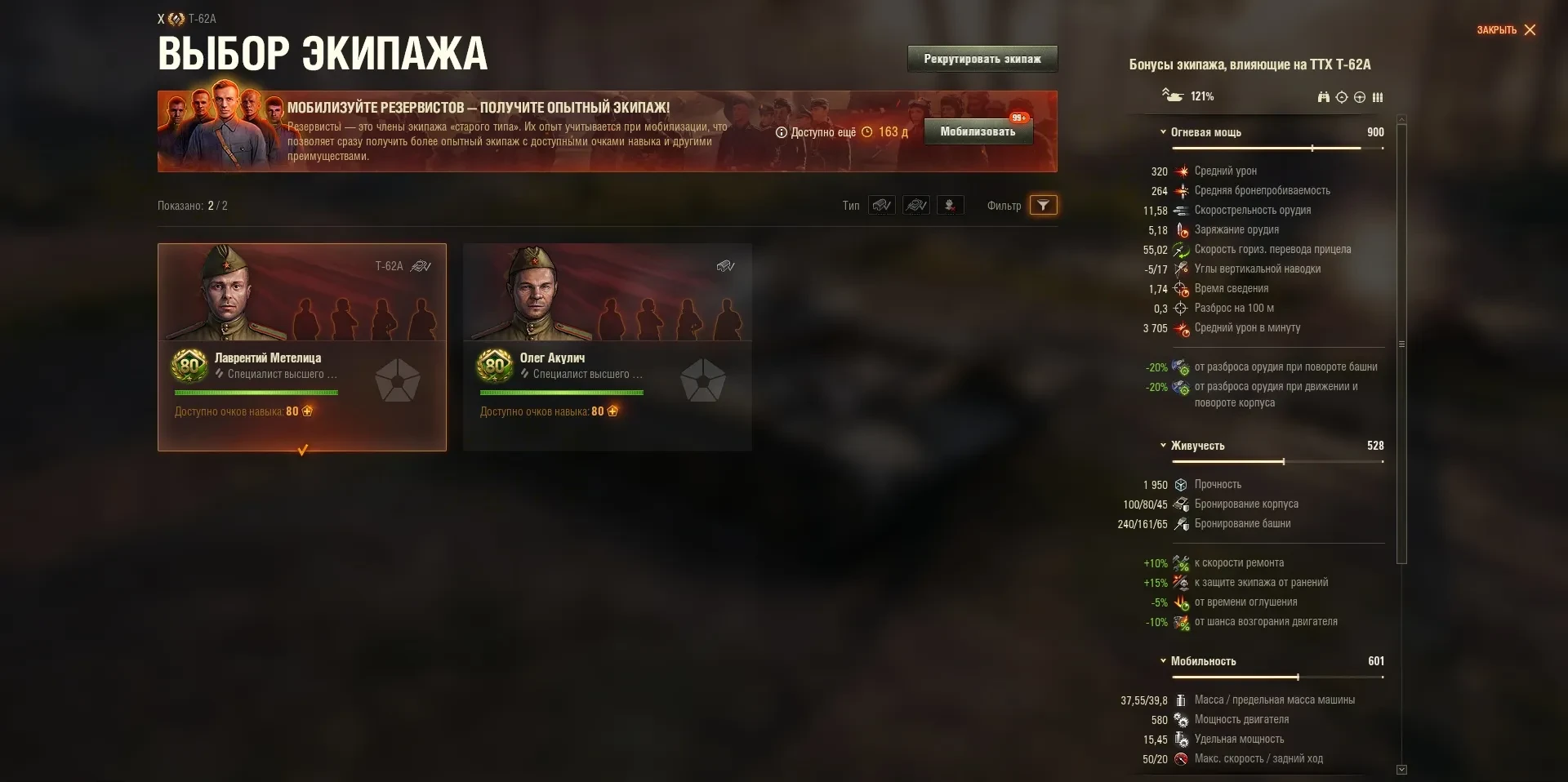Select the crew member type filter icon
The height and width of the screenshot is (782, 1568).
click(916, 206)
